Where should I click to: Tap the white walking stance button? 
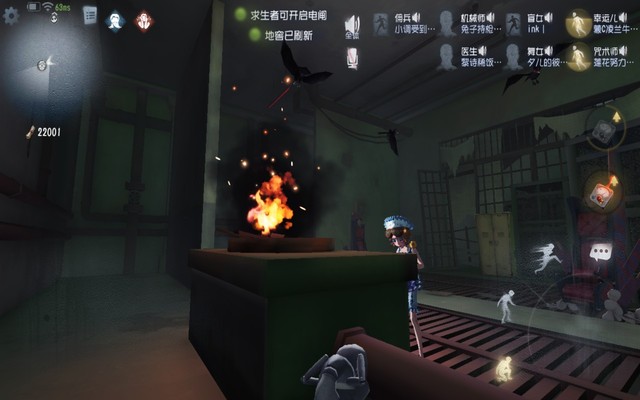click(506, 304)
